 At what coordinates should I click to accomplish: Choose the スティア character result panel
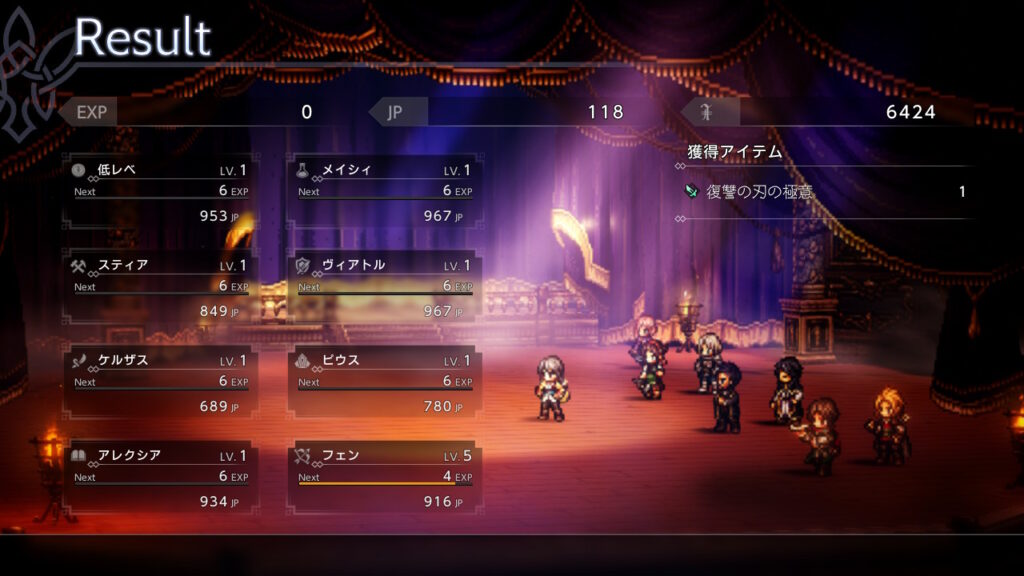tap(160, 288)
